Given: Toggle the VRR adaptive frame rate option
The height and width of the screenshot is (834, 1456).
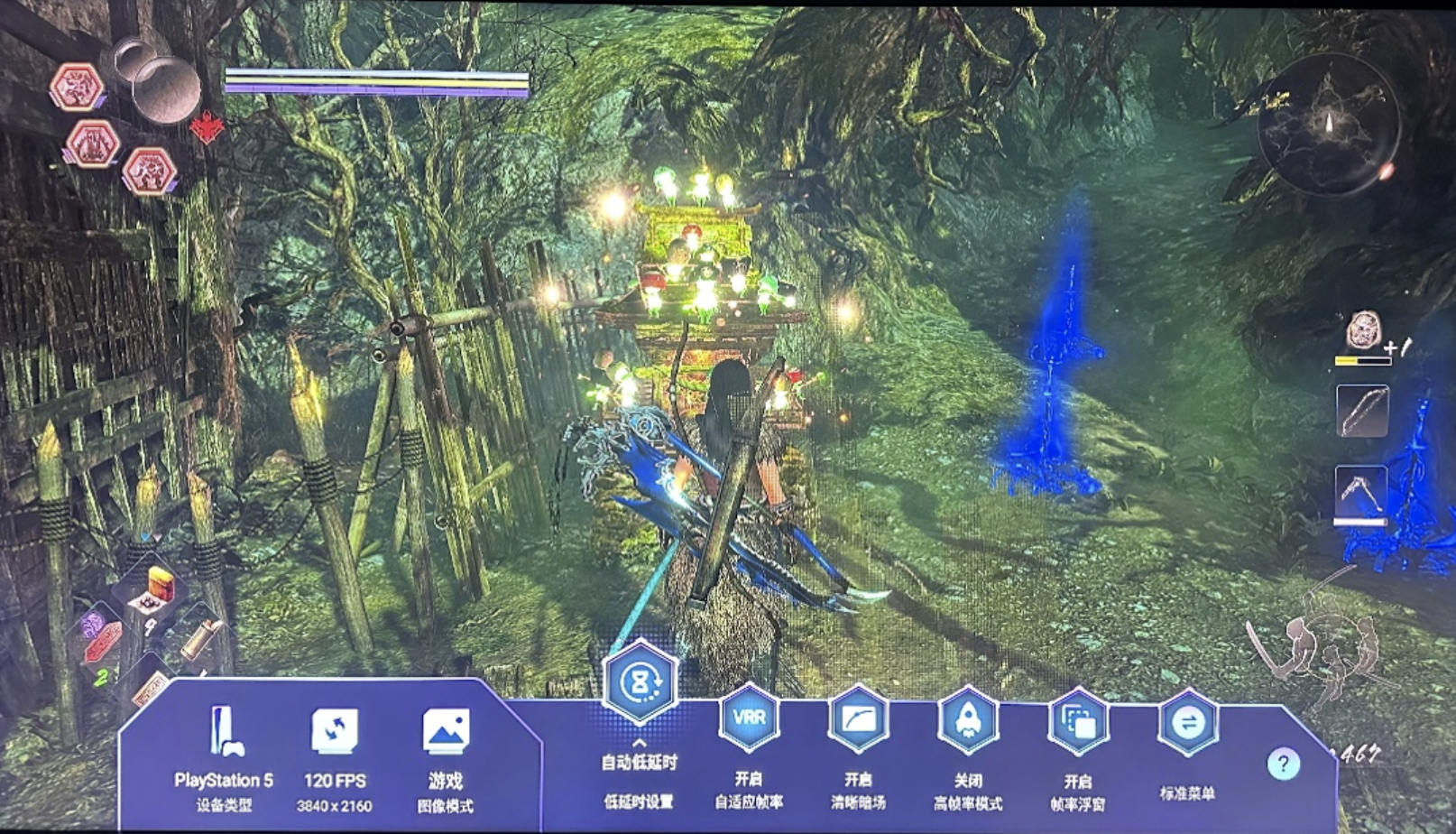Looking at the screenshot, I should pos(749,718).
